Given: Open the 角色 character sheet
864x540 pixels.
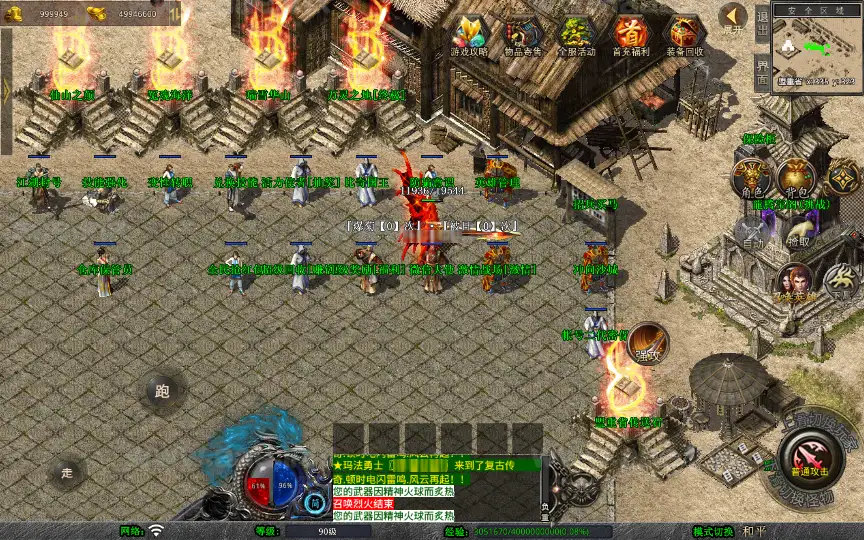Looking at the screenshot, I should tap(750, 177).
